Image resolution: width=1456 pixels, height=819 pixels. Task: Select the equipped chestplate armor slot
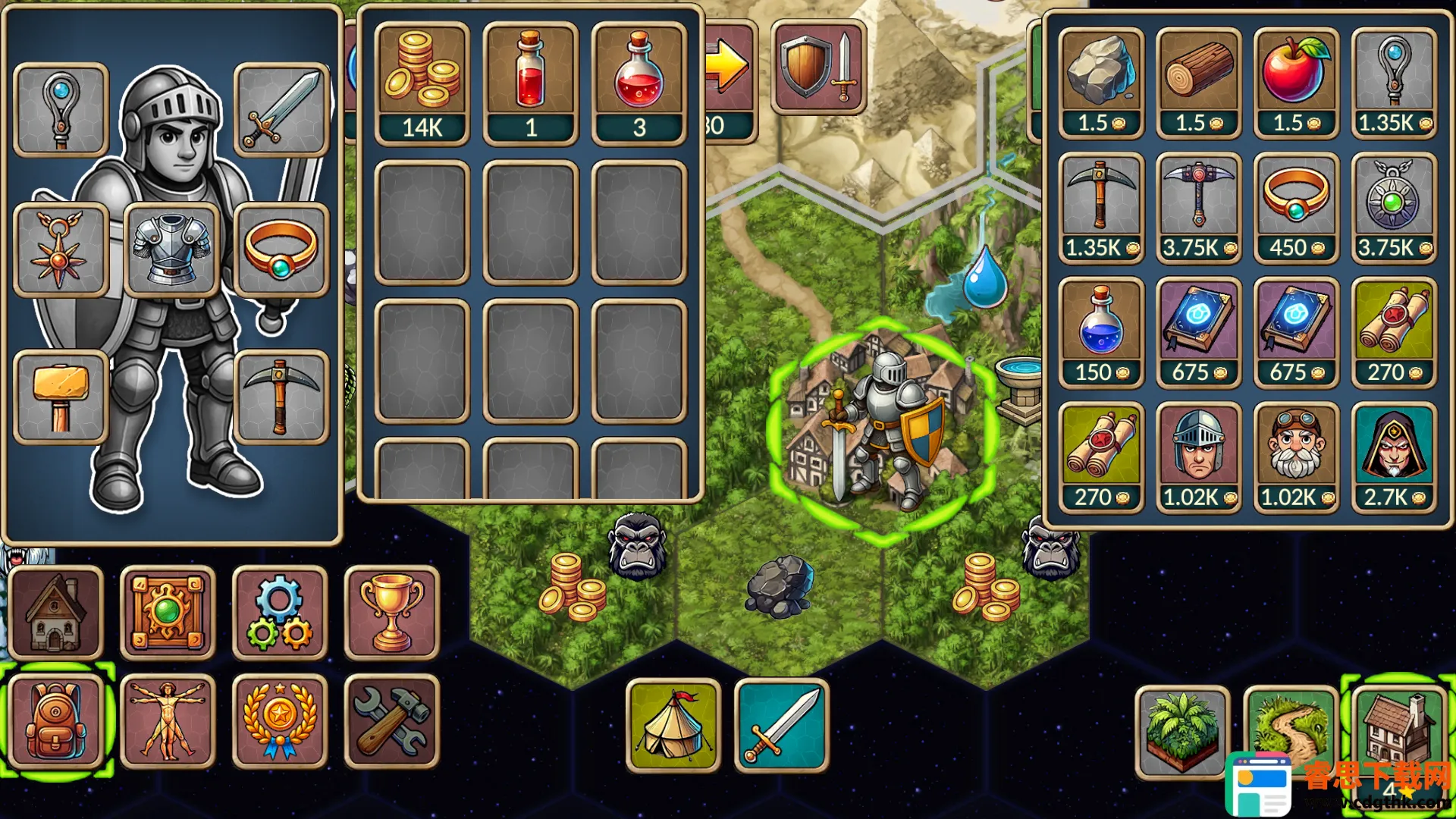(x=171, y=249)
